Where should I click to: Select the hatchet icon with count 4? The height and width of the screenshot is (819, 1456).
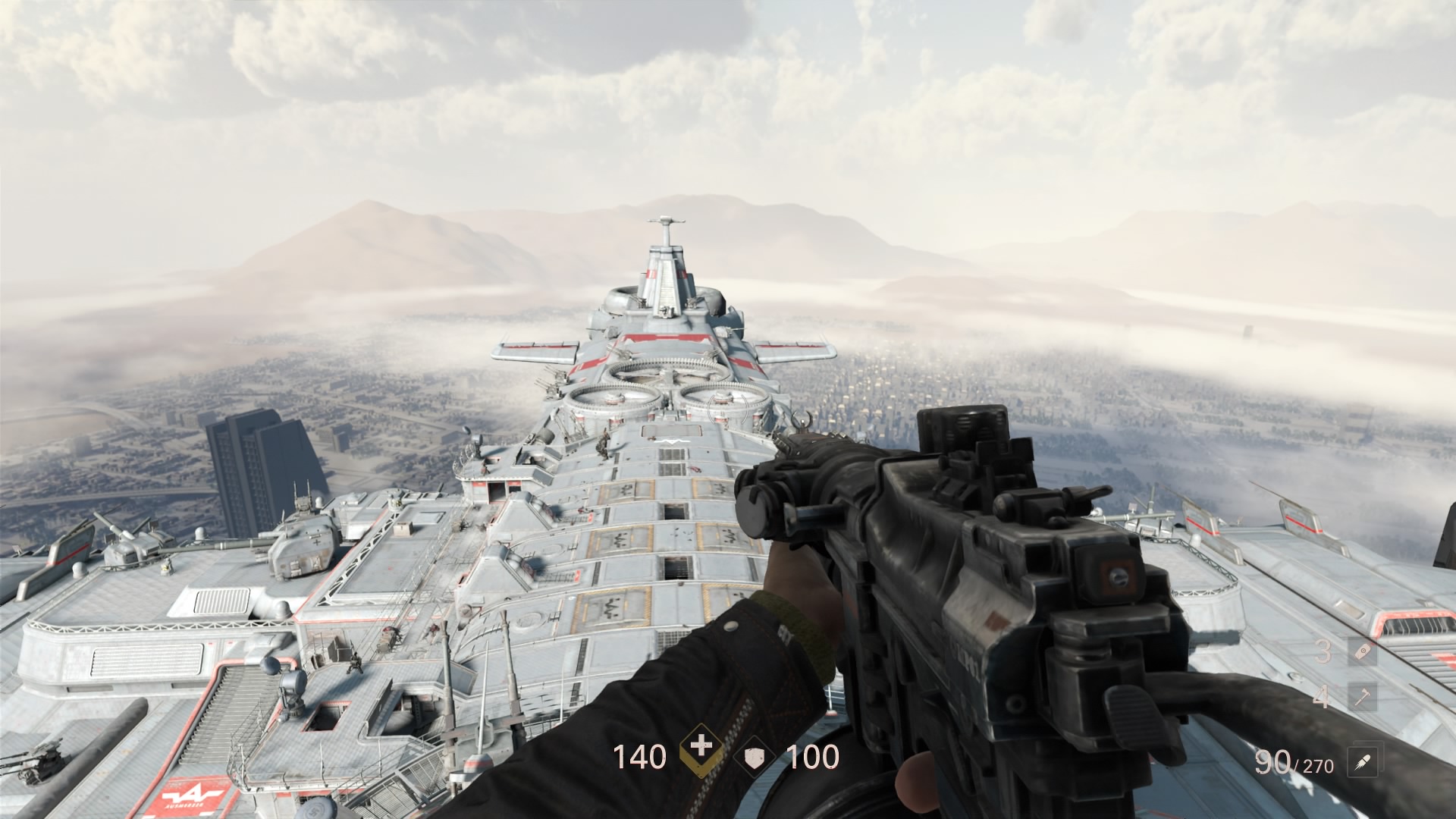(1361, 695)
